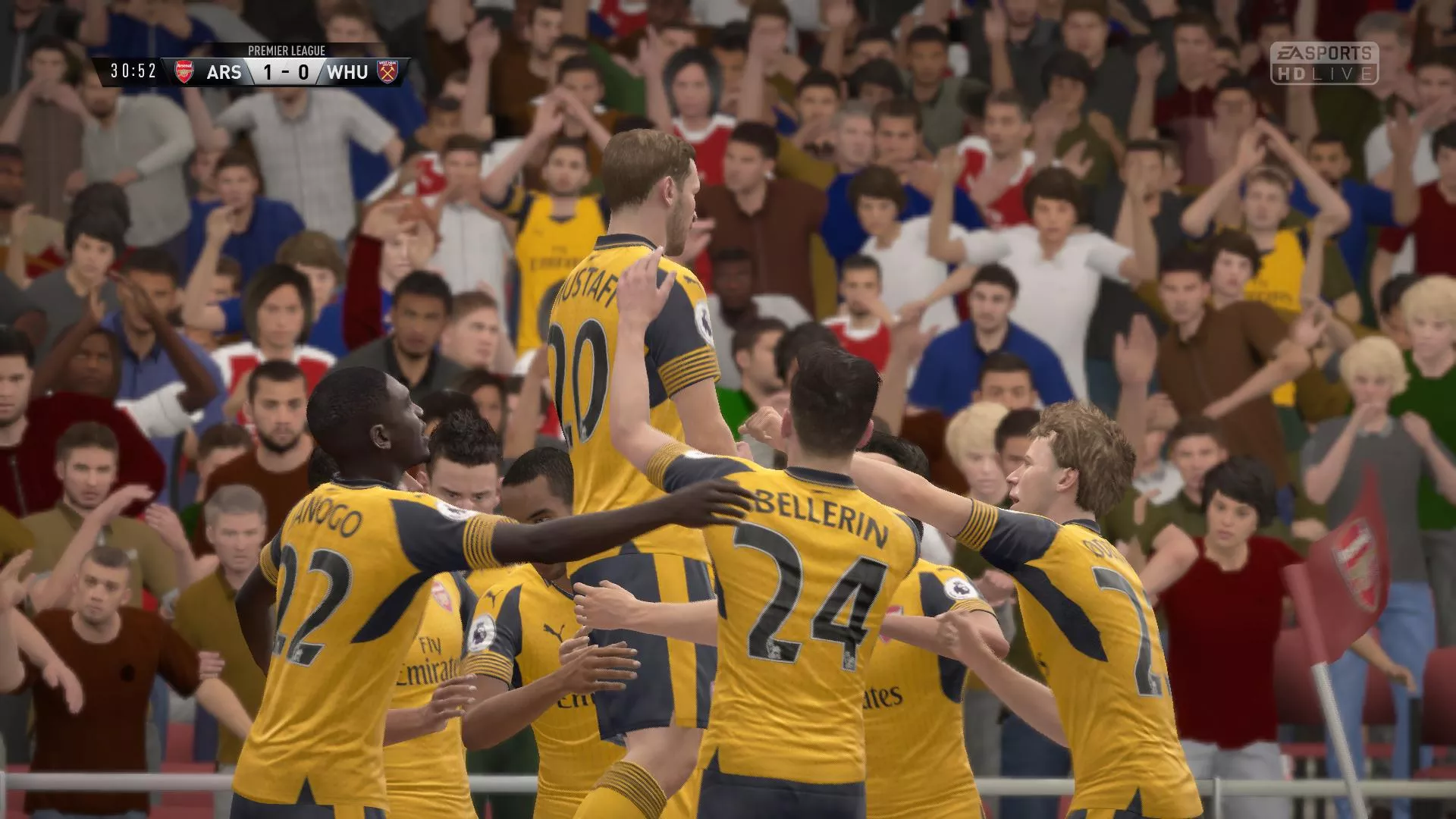Click the Arsenal crest in the scoreboard

[184, 71]
